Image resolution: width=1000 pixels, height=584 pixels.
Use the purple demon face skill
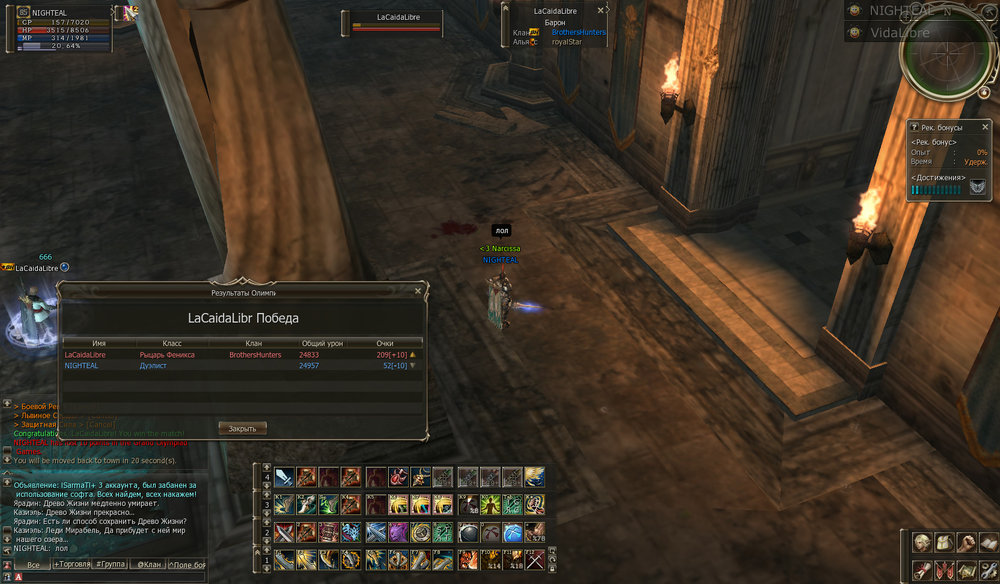(398, 531)
